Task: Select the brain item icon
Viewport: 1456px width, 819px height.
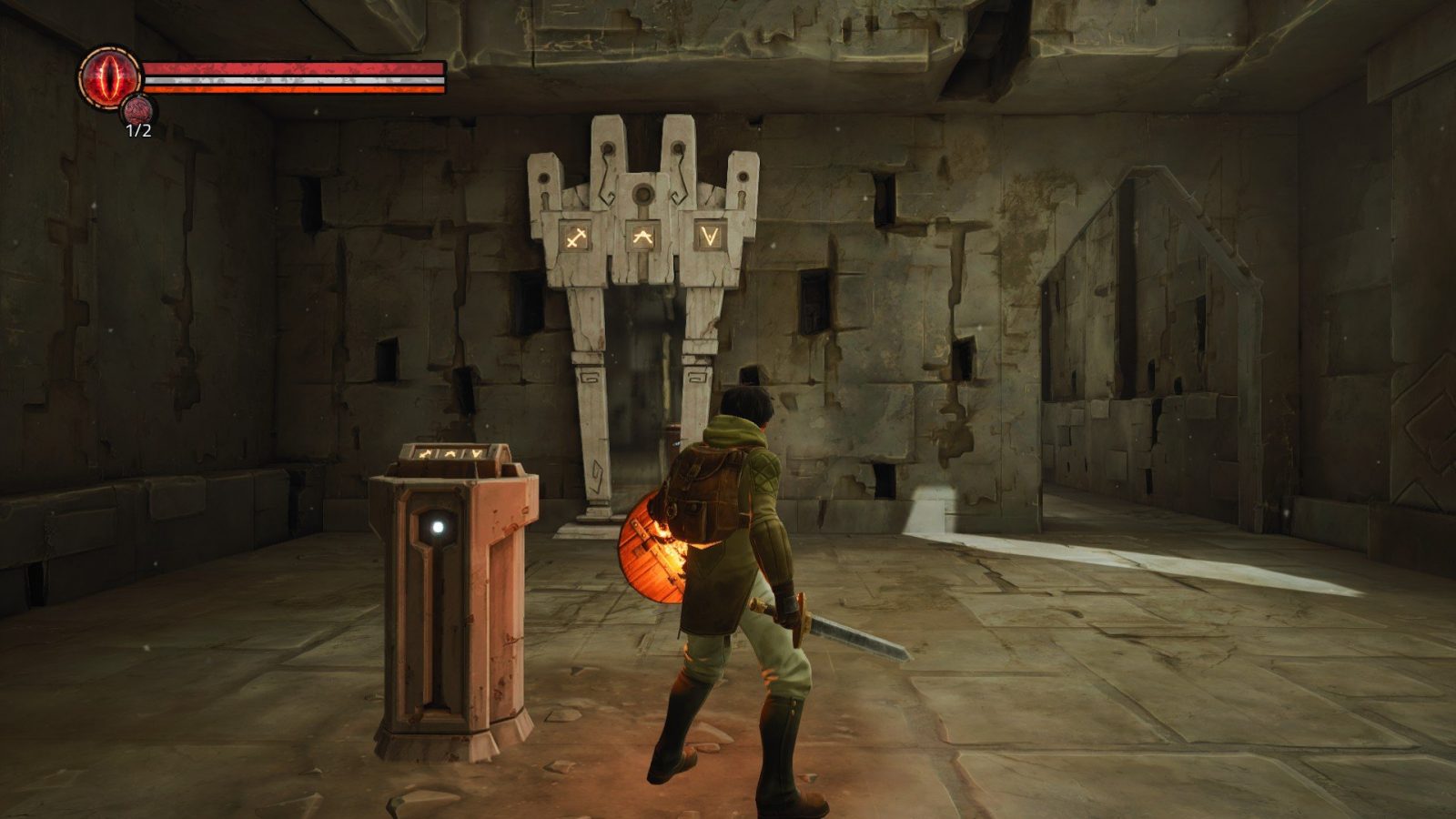Action: pyautogui.click(x=138, y=110)
